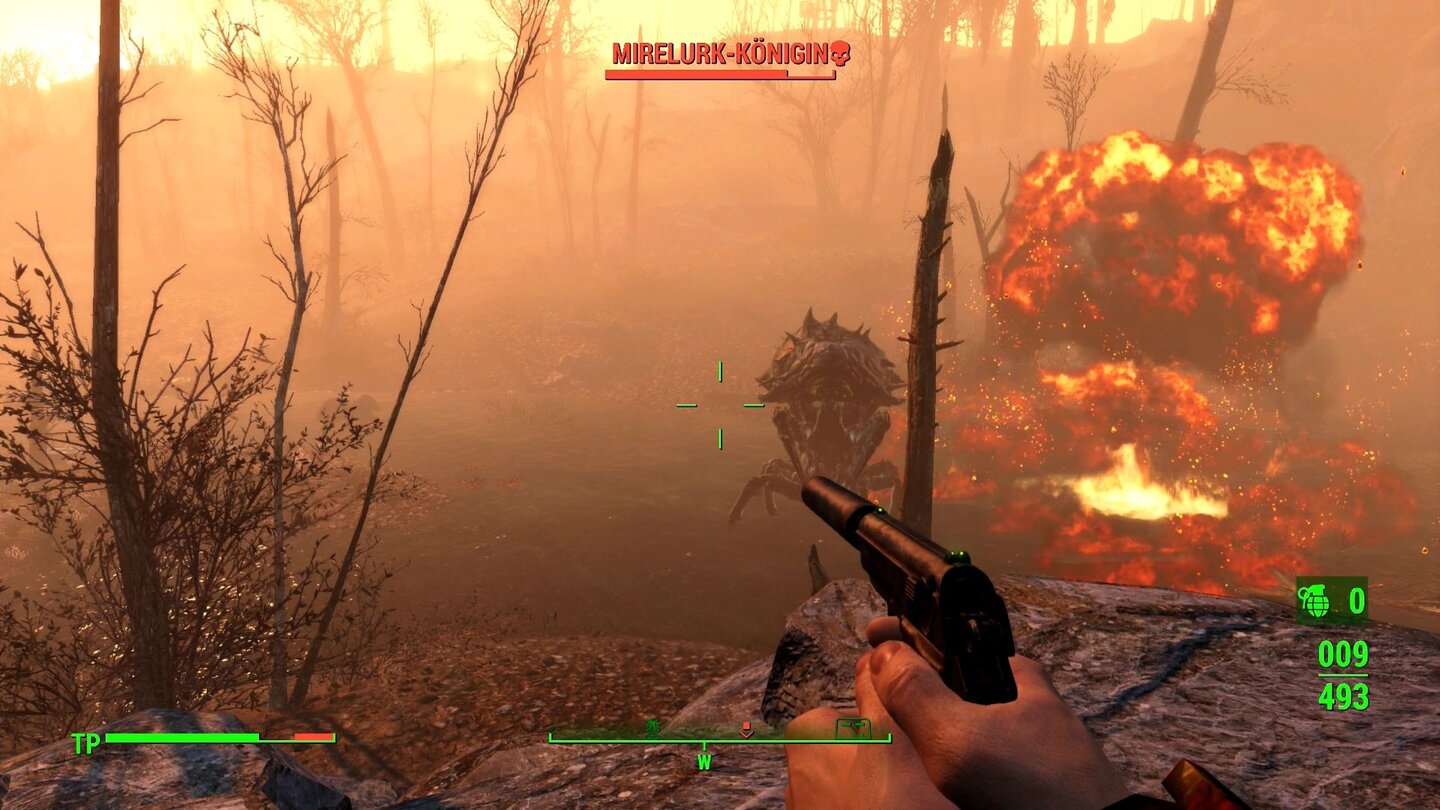Click the grenade icon next to the count
Image resolution: width=1440 pixels, height=810 pixels.
(1313, 601)
